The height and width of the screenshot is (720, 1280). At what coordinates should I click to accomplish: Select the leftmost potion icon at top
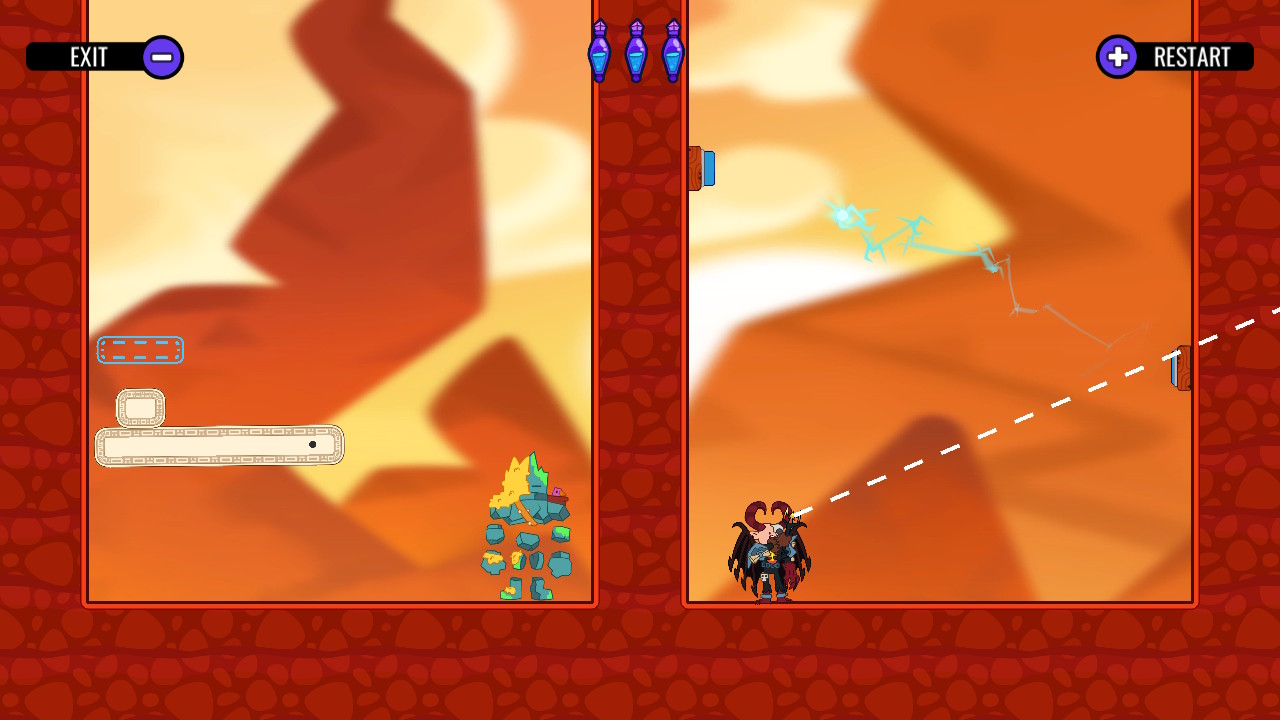point(600,52)
